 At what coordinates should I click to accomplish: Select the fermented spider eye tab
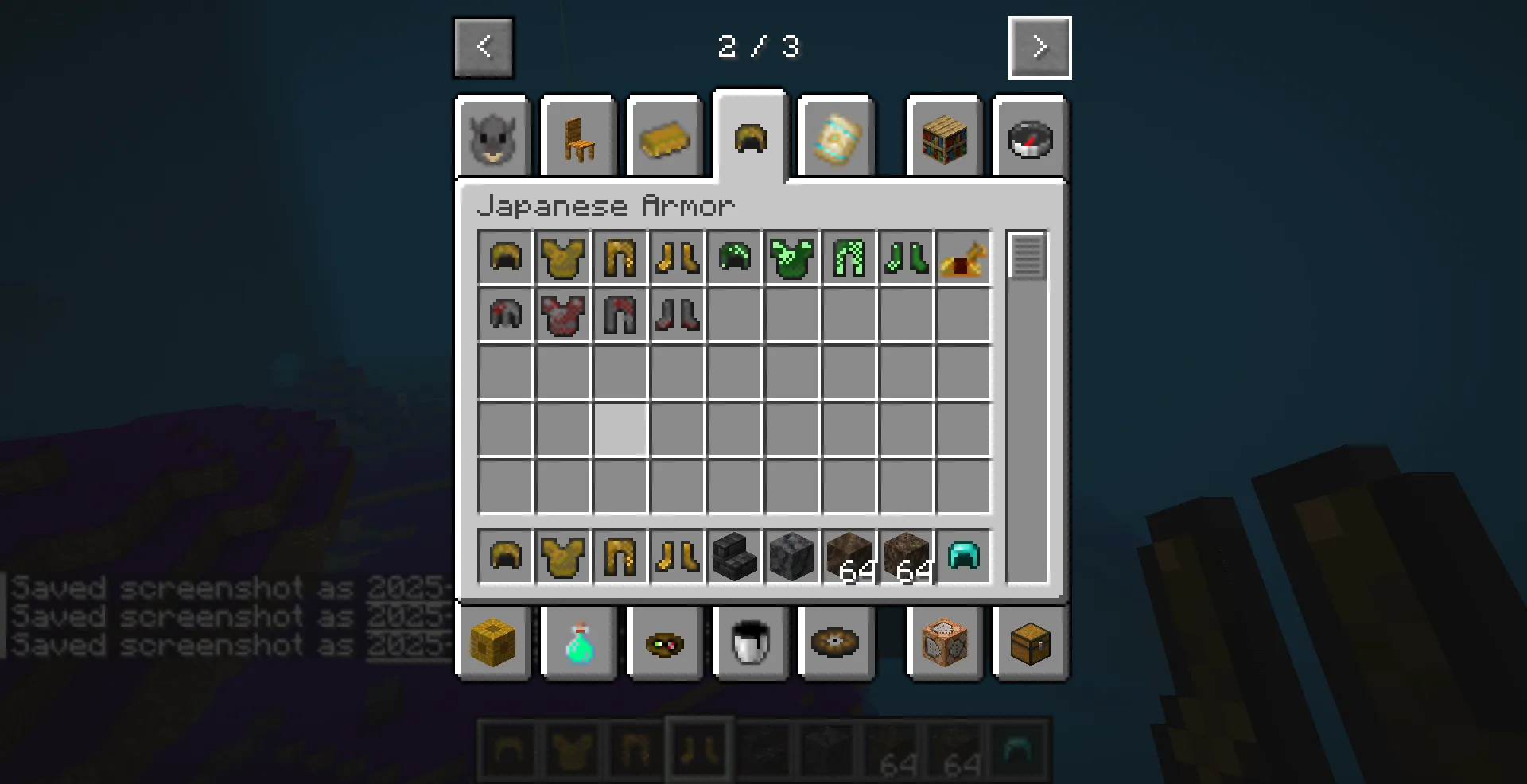coord(666,644)
